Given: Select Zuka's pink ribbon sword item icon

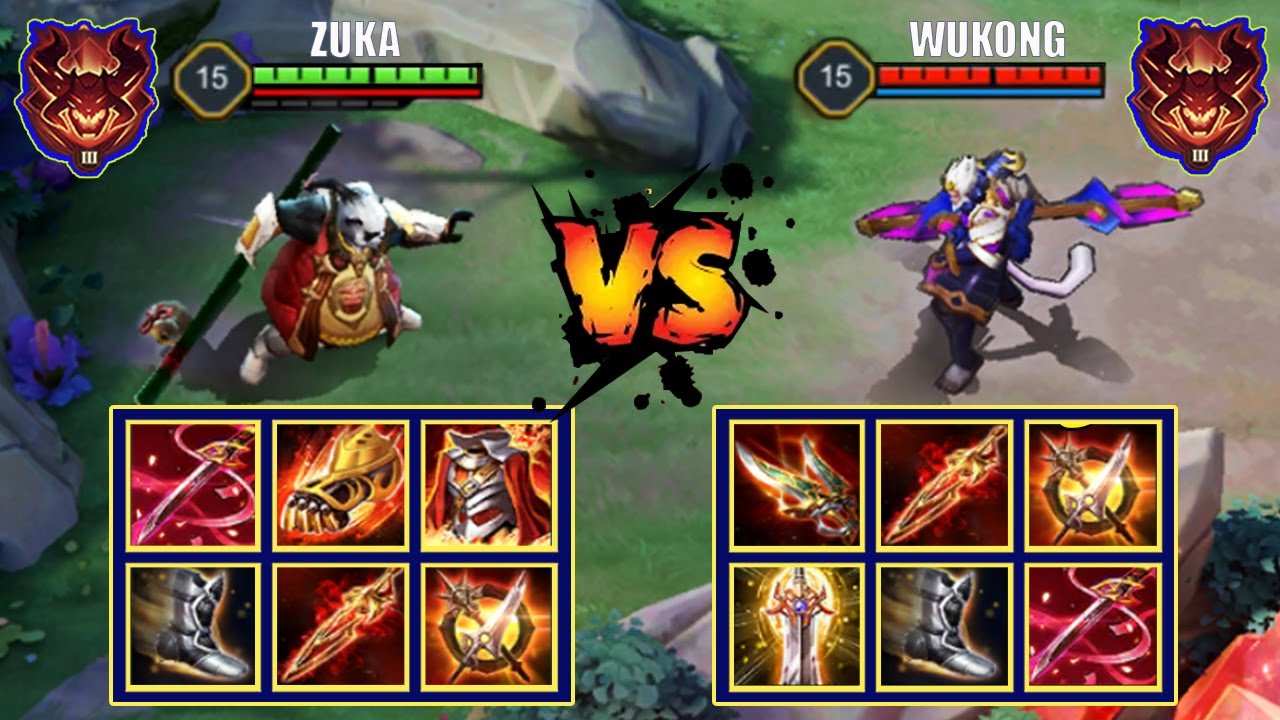Looking at the screenshot, I should (x=192, y=486).
